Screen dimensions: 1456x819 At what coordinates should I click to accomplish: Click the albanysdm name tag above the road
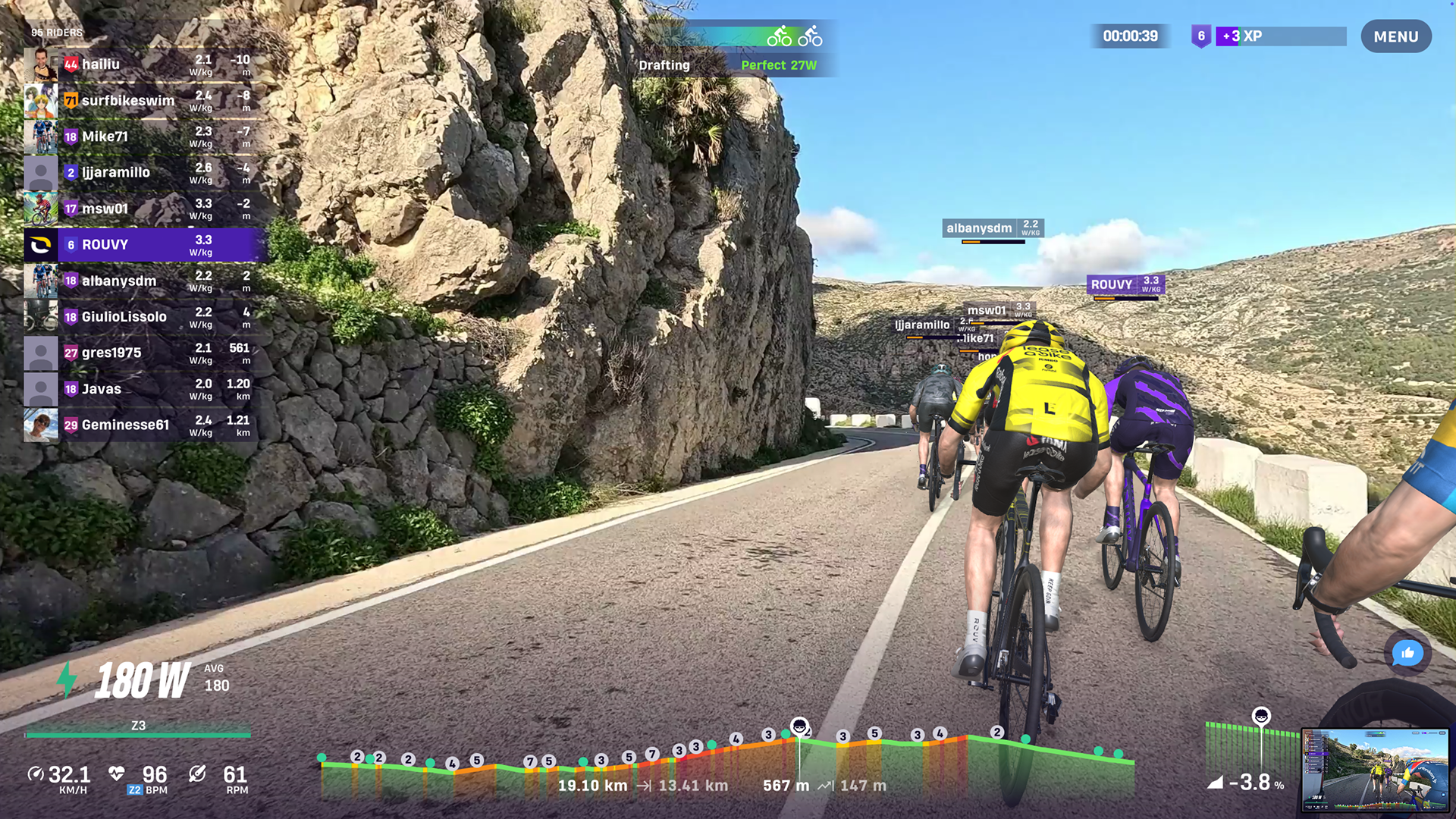tap(993, 228)
